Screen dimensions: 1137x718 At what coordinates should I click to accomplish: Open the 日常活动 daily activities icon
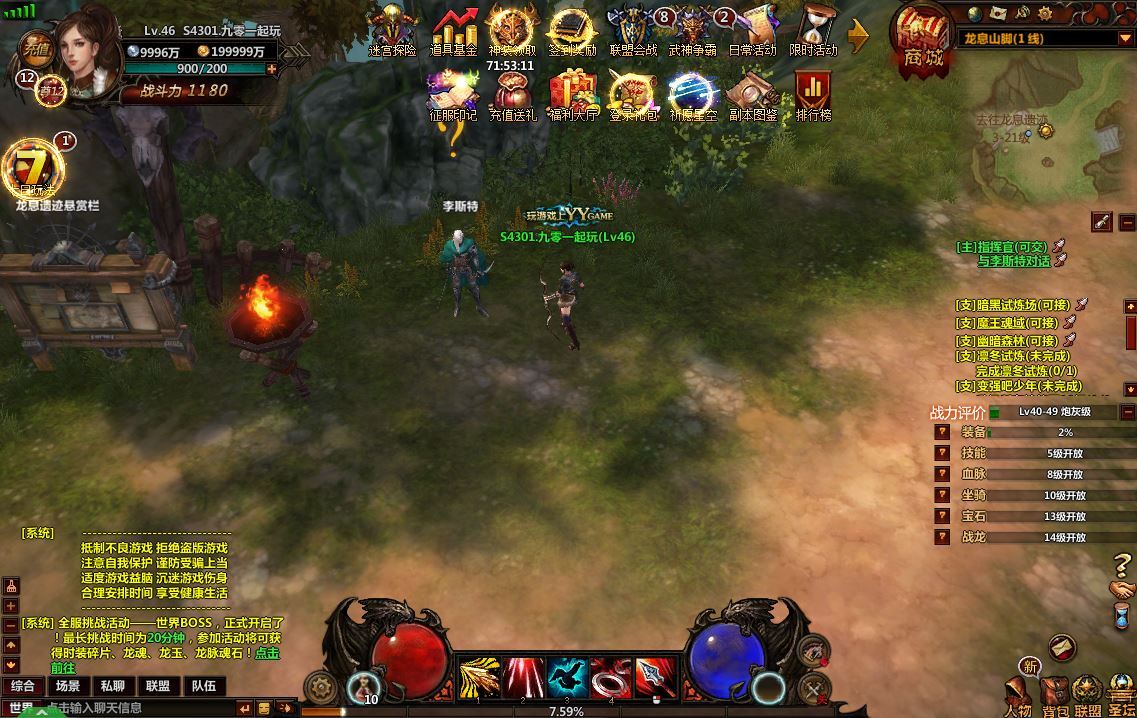tap(752, 30)
